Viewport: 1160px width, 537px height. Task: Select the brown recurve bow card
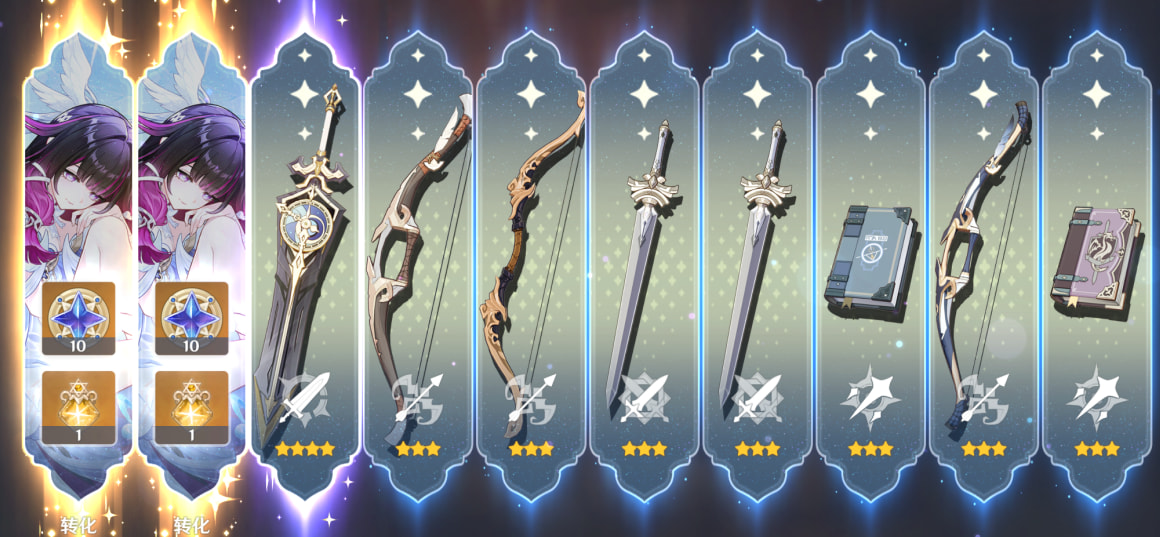[531, 270]
